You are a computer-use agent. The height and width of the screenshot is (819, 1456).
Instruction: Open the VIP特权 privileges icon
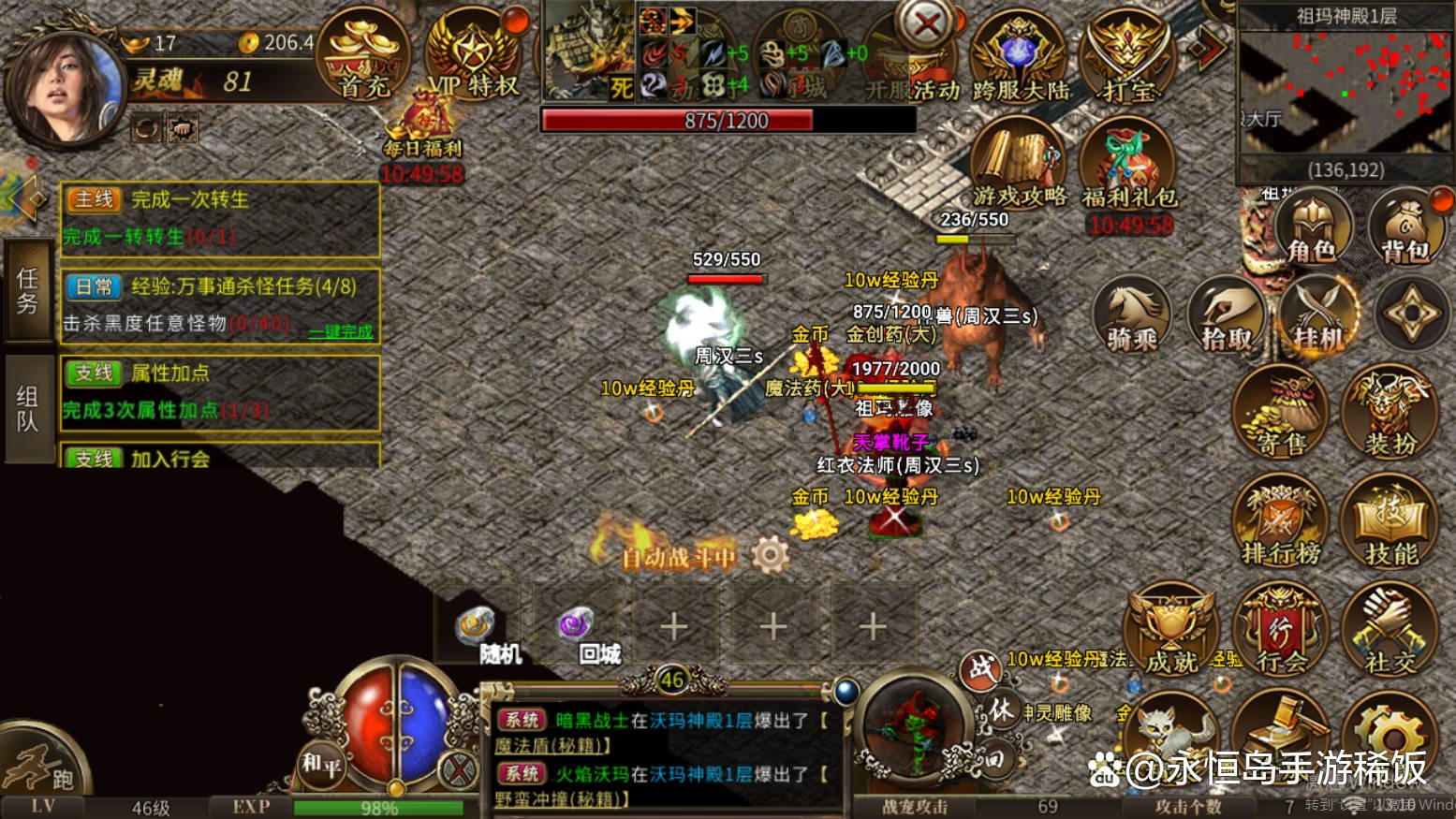[472, 58]
